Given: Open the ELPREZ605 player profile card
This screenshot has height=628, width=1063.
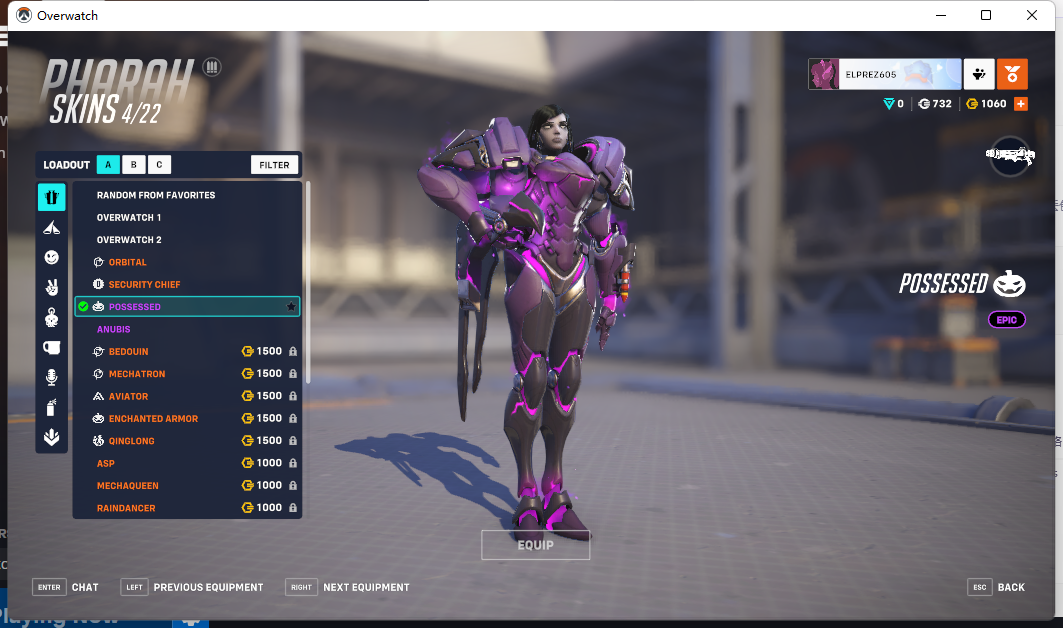Looking at the screenshot, I should (885, 74).
